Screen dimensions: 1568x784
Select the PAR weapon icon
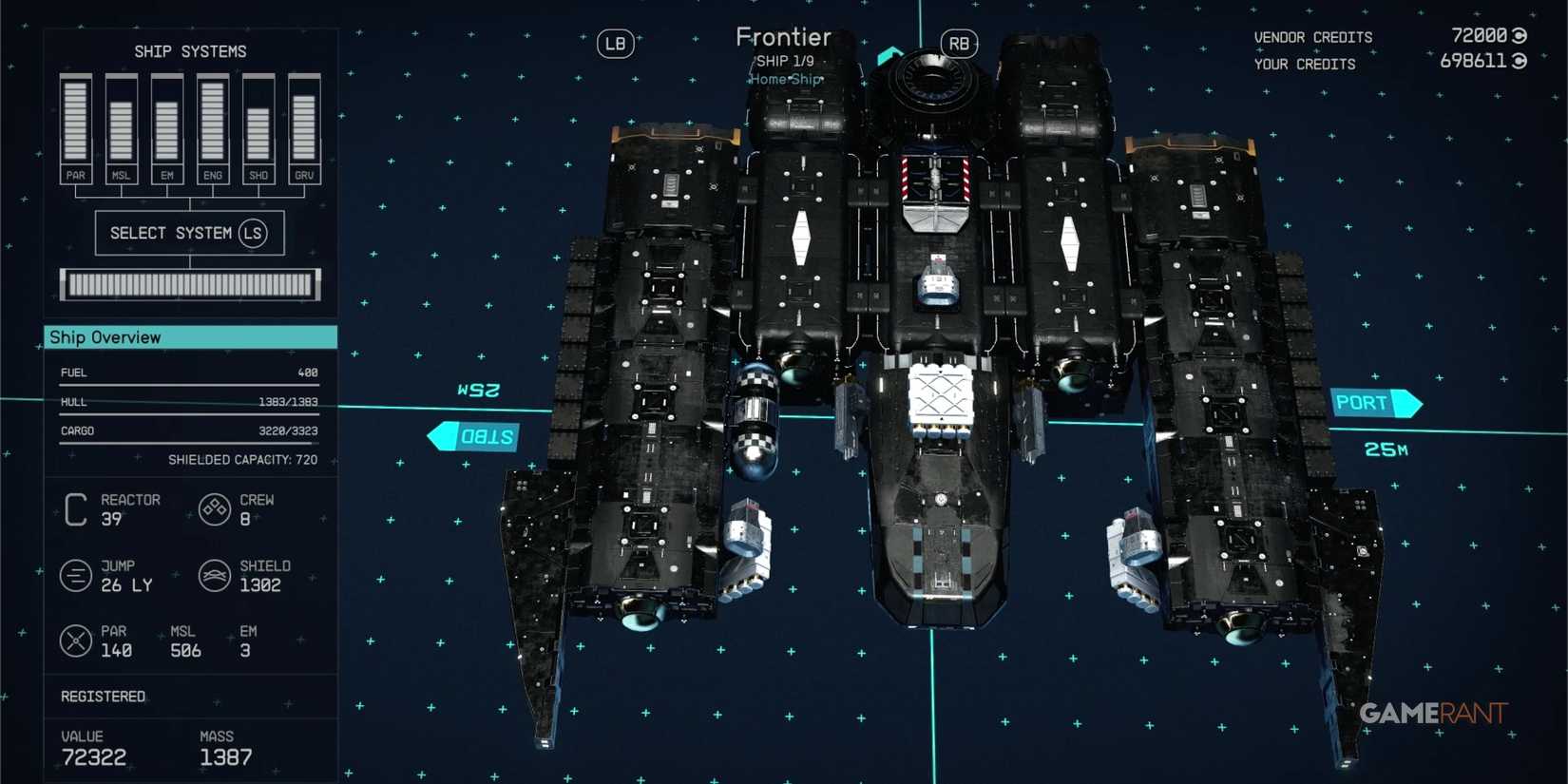[x=74, y=641]
